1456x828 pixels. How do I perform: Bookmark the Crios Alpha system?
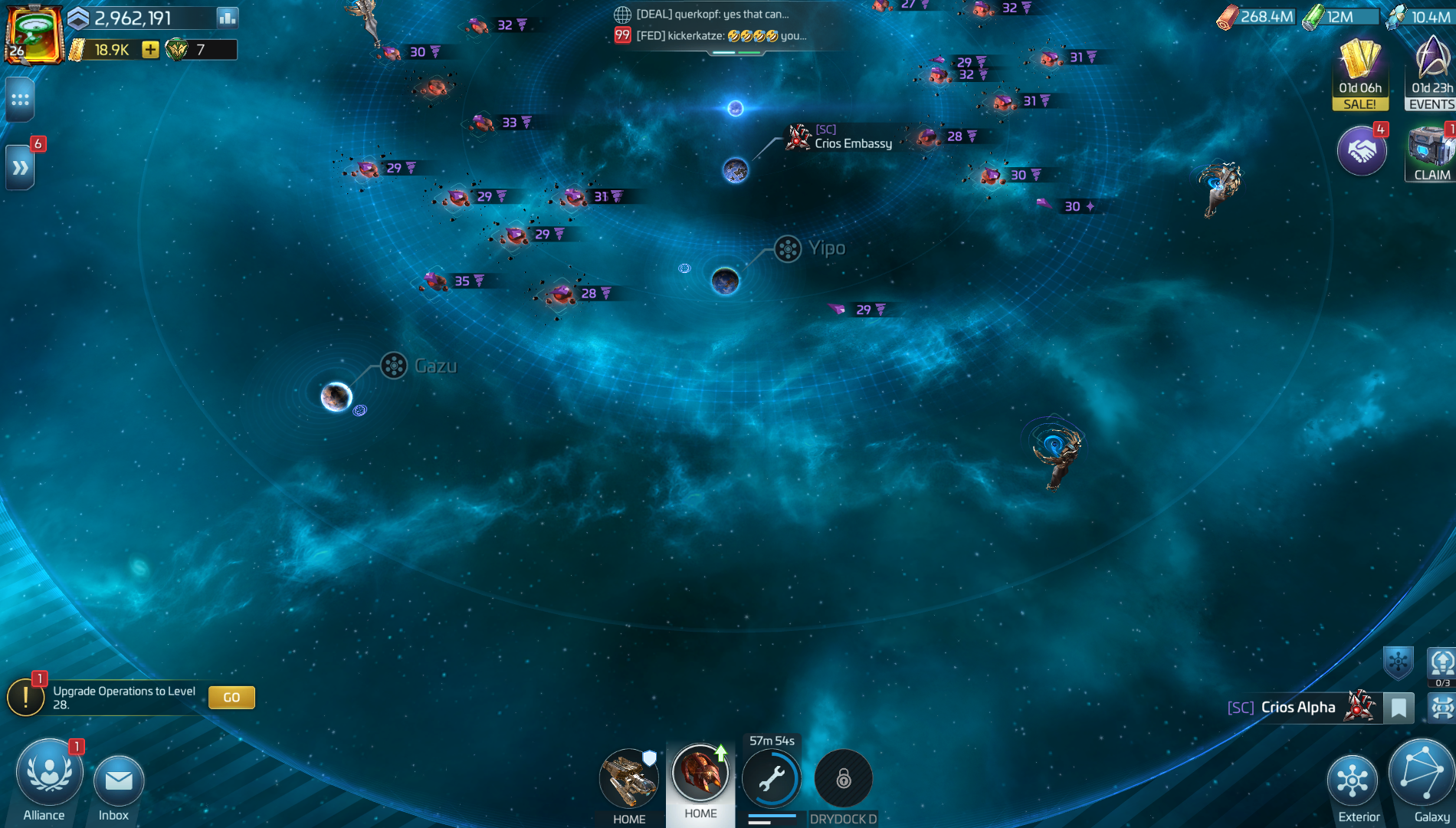pyautogui.click(x=1399, y=707)
